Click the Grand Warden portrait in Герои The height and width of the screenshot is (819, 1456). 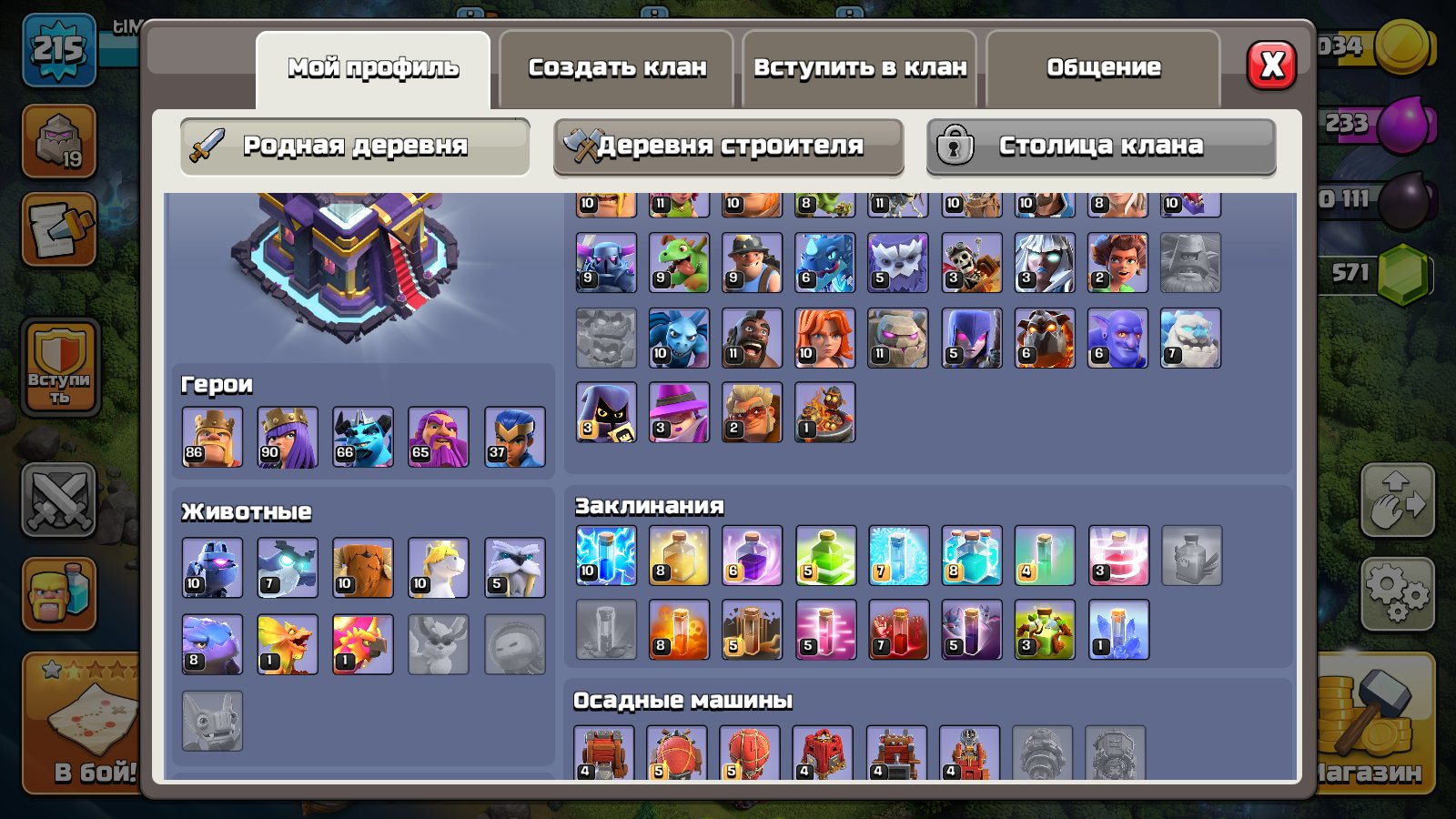point(438,437)
